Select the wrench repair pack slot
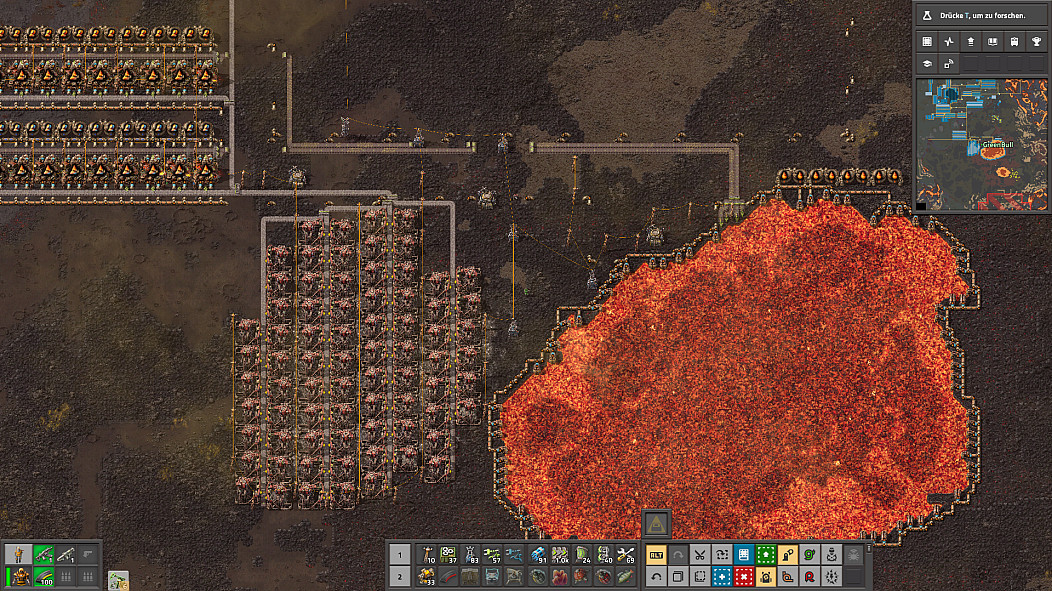This screenshot has width=1052, height=591. point(626,555)
